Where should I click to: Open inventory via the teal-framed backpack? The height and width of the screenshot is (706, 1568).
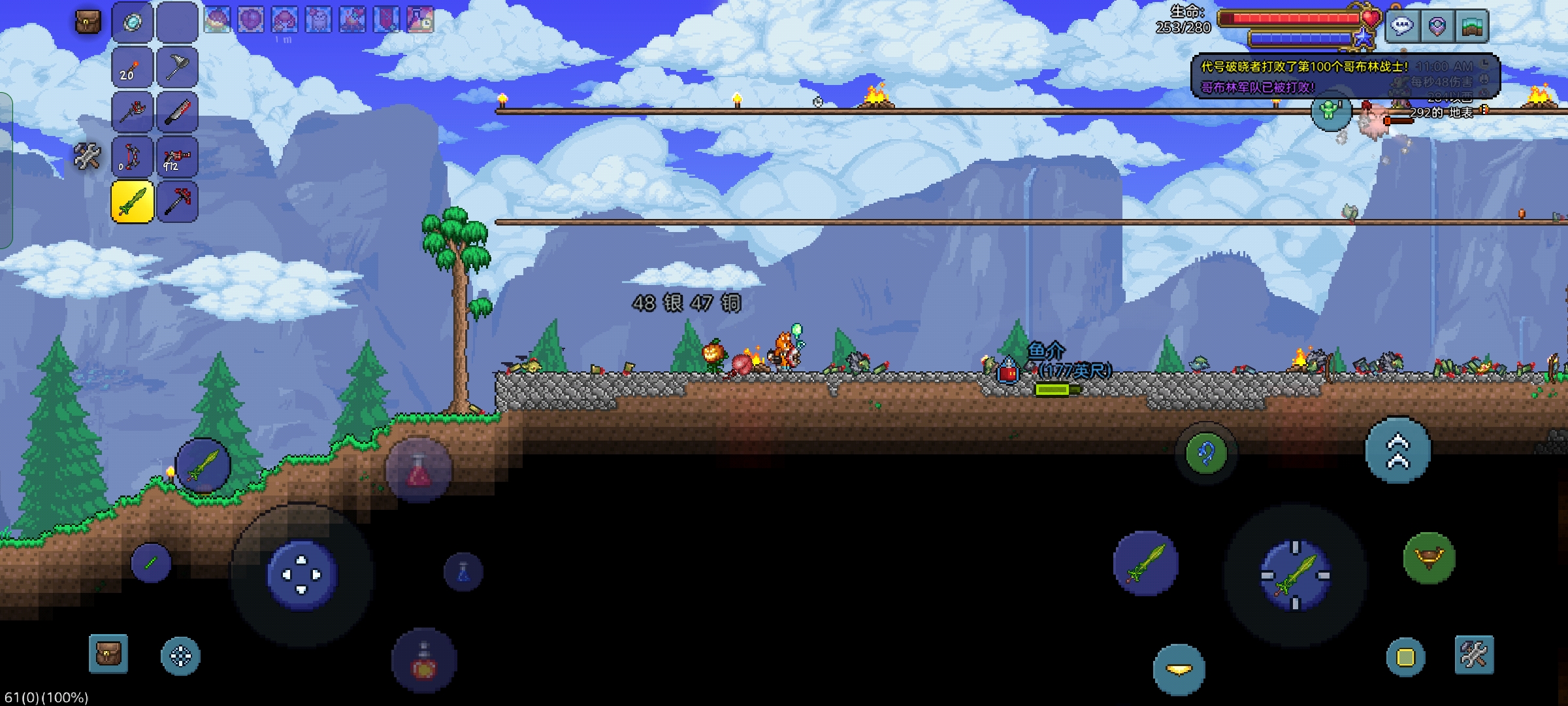(x=108, y=653)
